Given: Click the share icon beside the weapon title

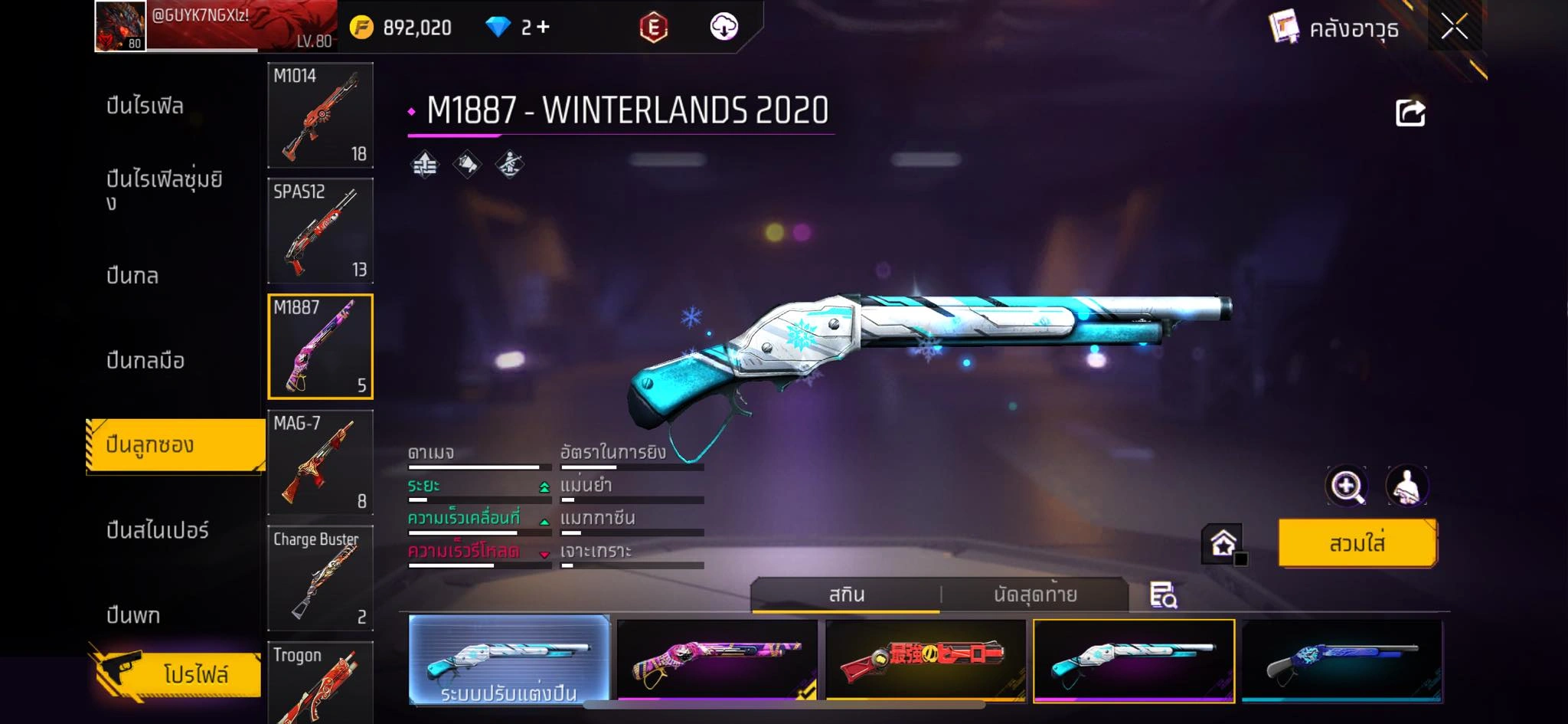Looking at the screenshot, I should [1410, 113].
